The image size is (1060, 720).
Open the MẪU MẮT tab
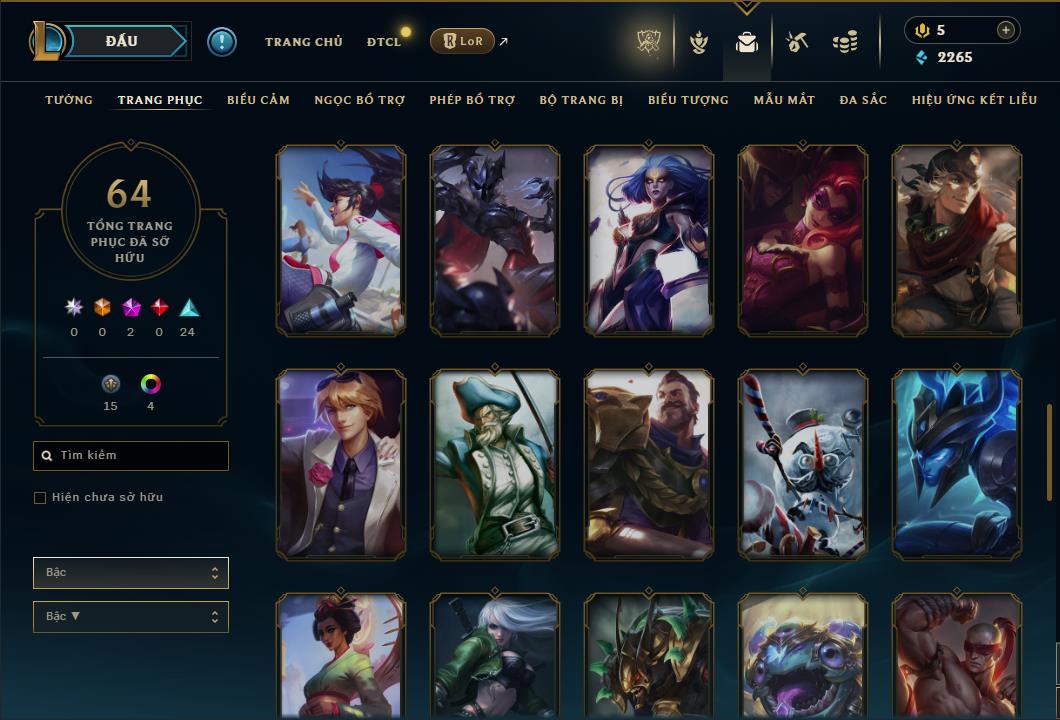click(784, 100)
